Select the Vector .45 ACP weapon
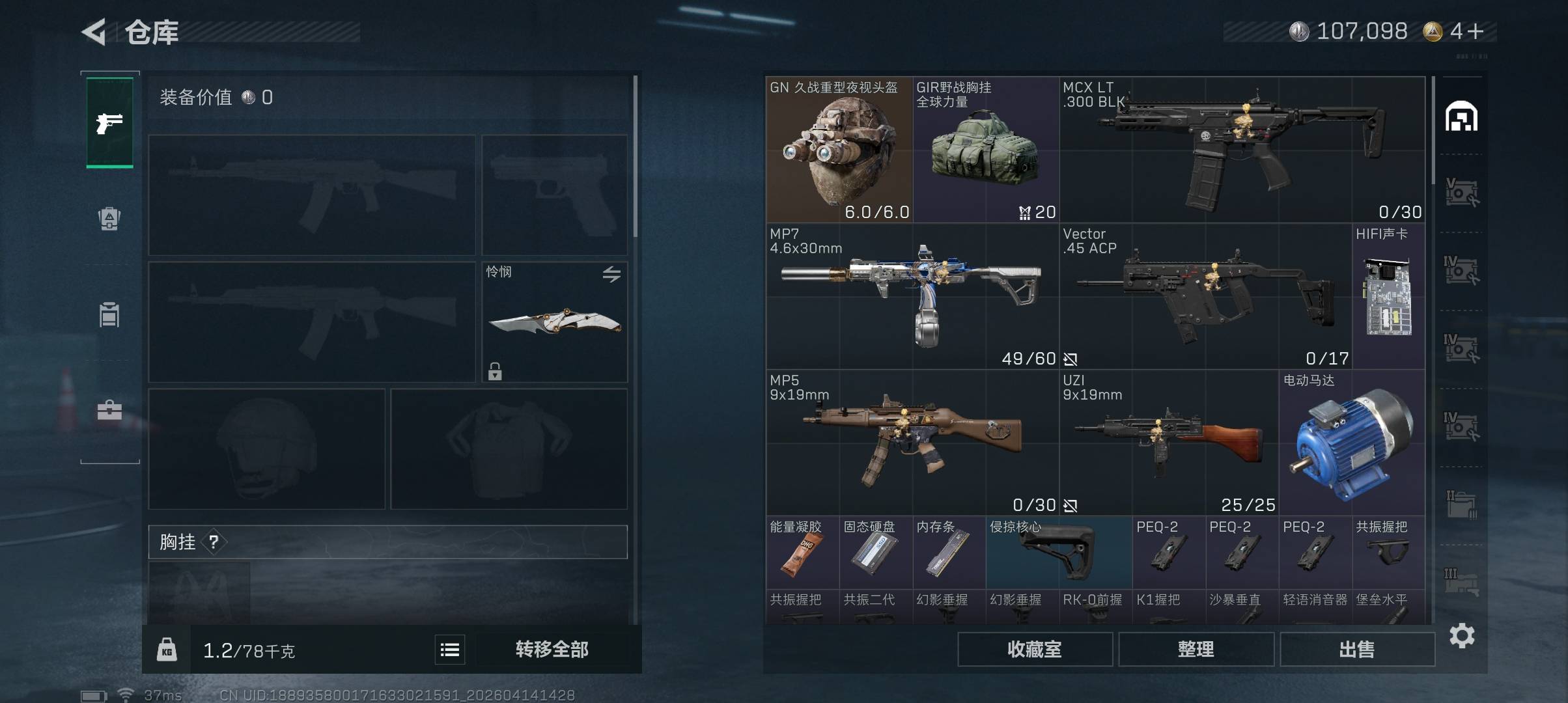The height and width of the screenshot is (703, 1568). click(x=1205, y=296)
